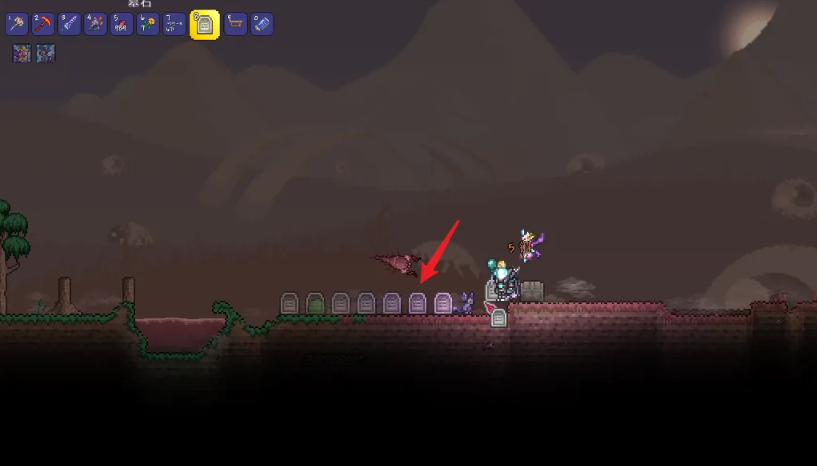
Task: Select the red pickaxe hotbar slot
Action: coord(43,25)
